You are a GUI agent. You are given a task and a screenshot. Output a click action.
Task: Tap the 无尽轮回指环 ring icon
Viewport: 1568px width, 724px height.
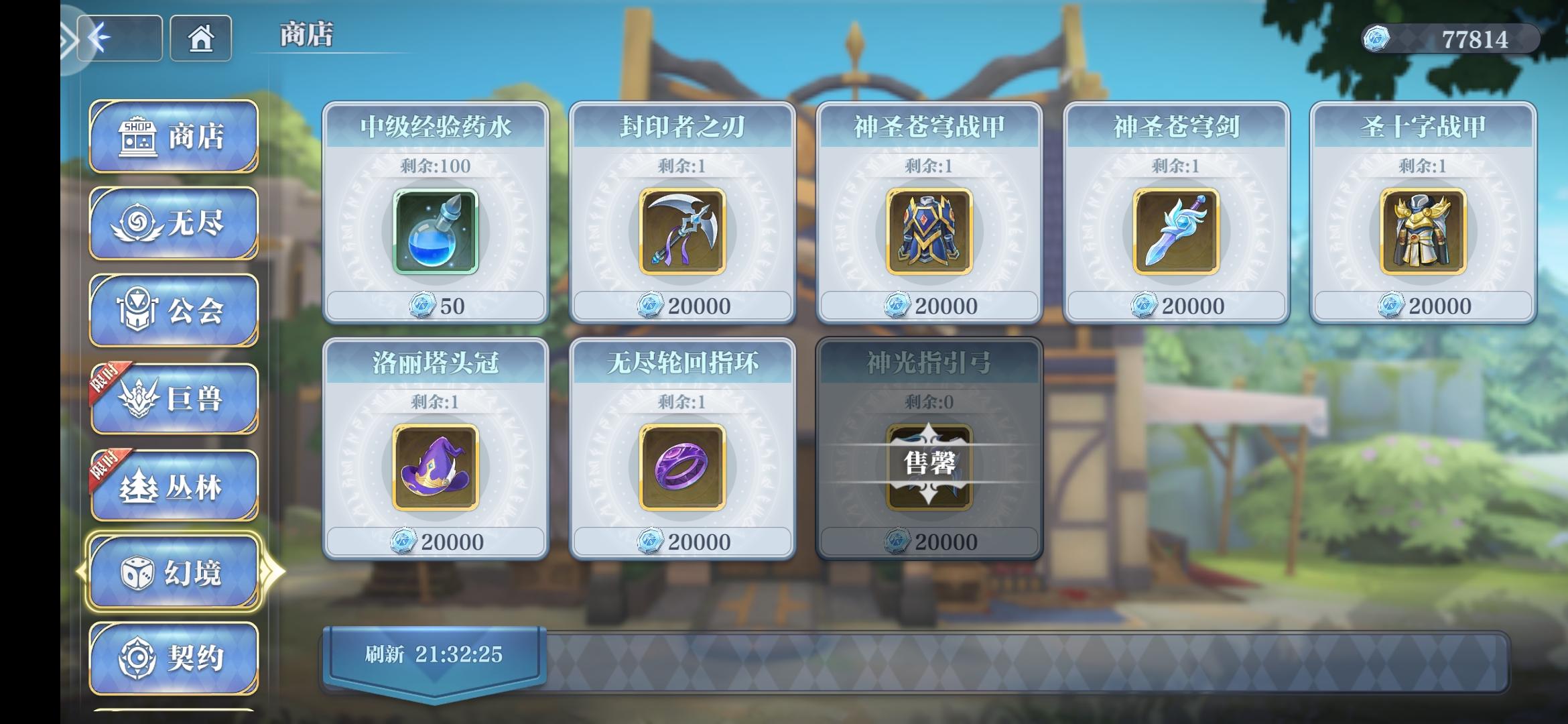point(682,470)
